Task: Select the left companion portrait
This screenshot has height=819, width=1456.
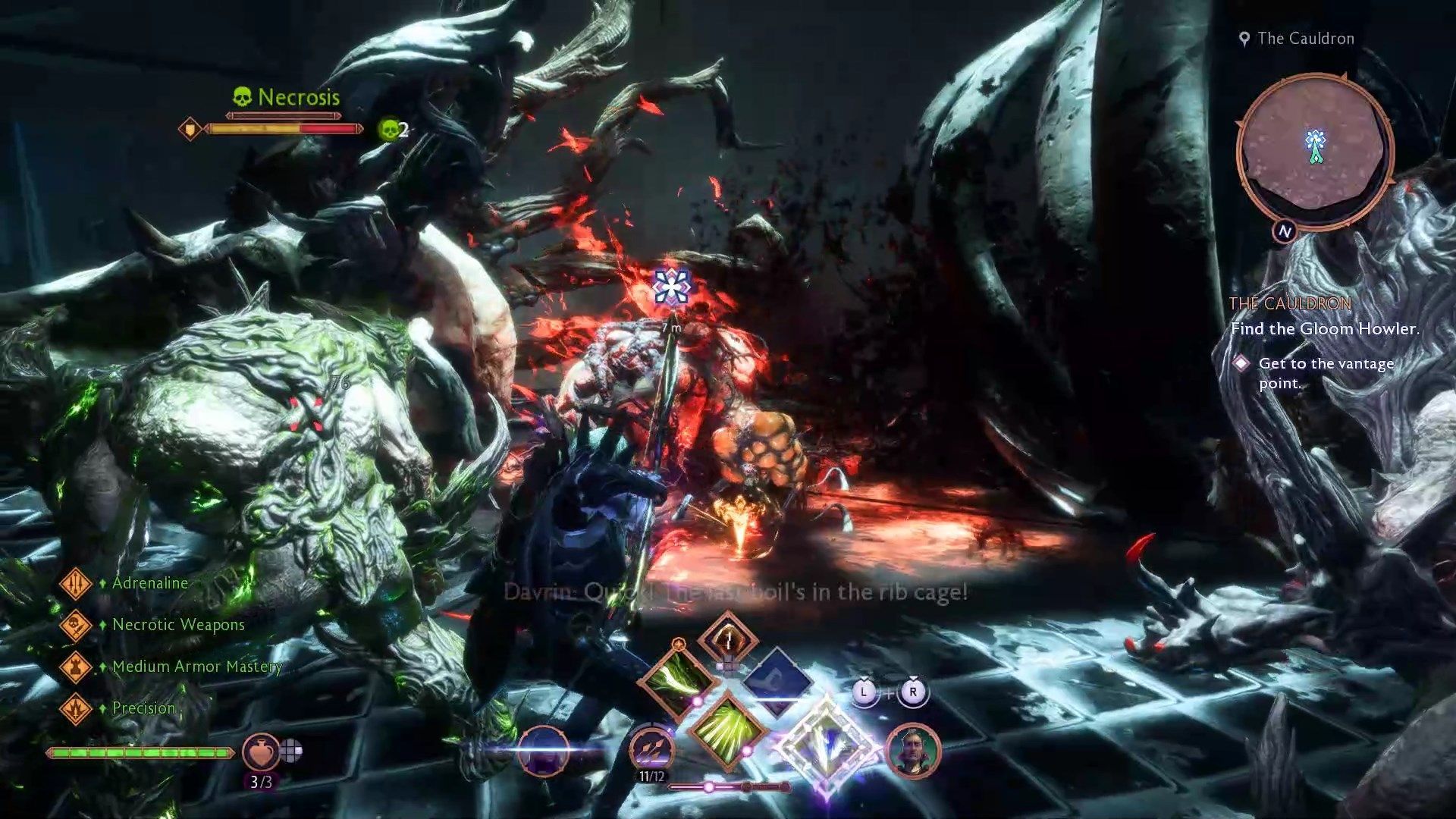Action: pos(543,751)
